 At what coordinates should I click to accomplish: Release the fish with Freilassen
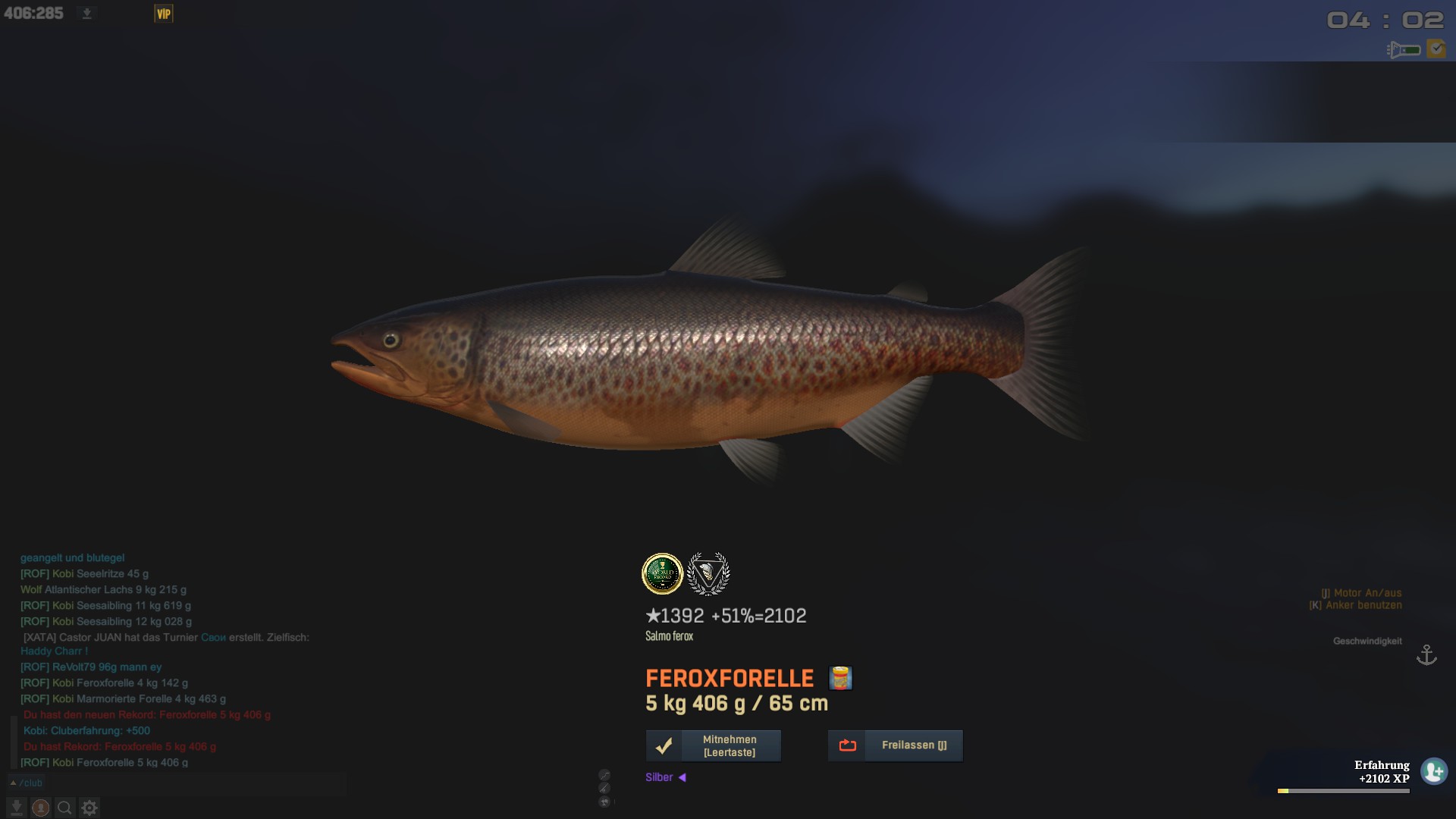click(895, 745)
